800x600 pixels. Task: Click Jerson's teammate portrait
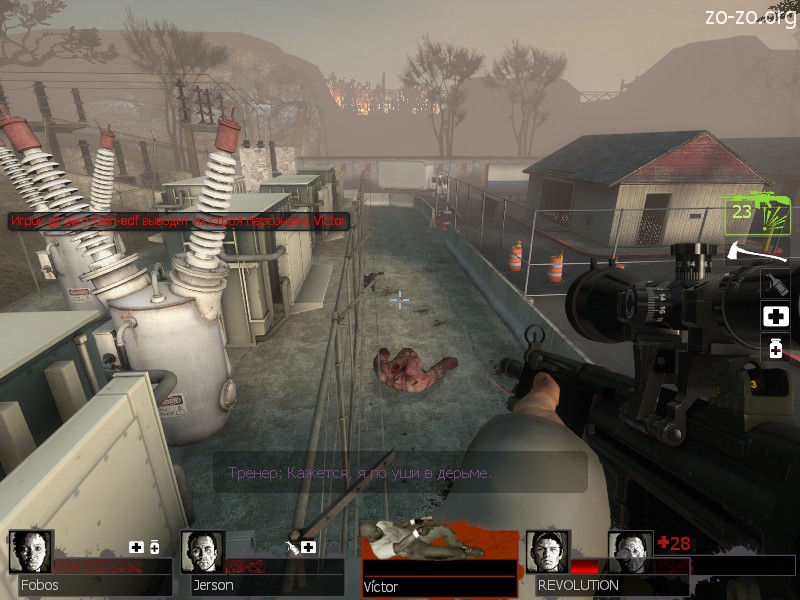(203, 551)
